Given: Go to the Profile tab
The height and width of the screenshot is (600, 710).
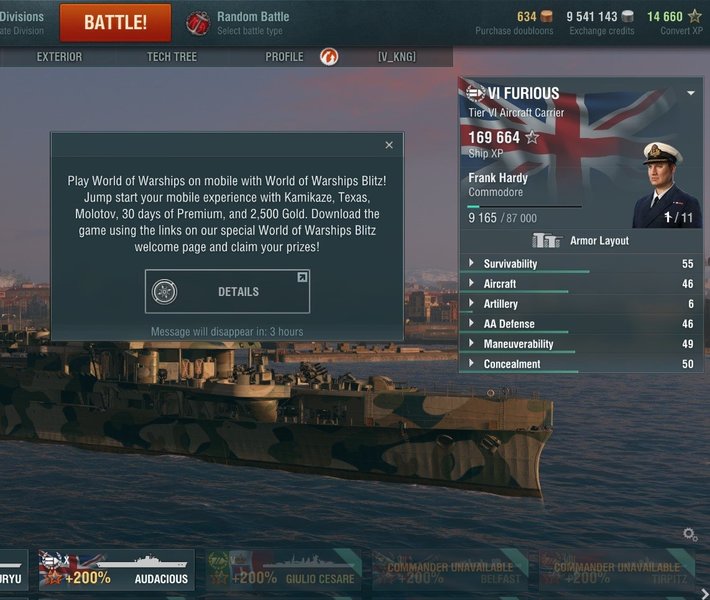Looking at the screenshot, I should [x=284, y=57].
